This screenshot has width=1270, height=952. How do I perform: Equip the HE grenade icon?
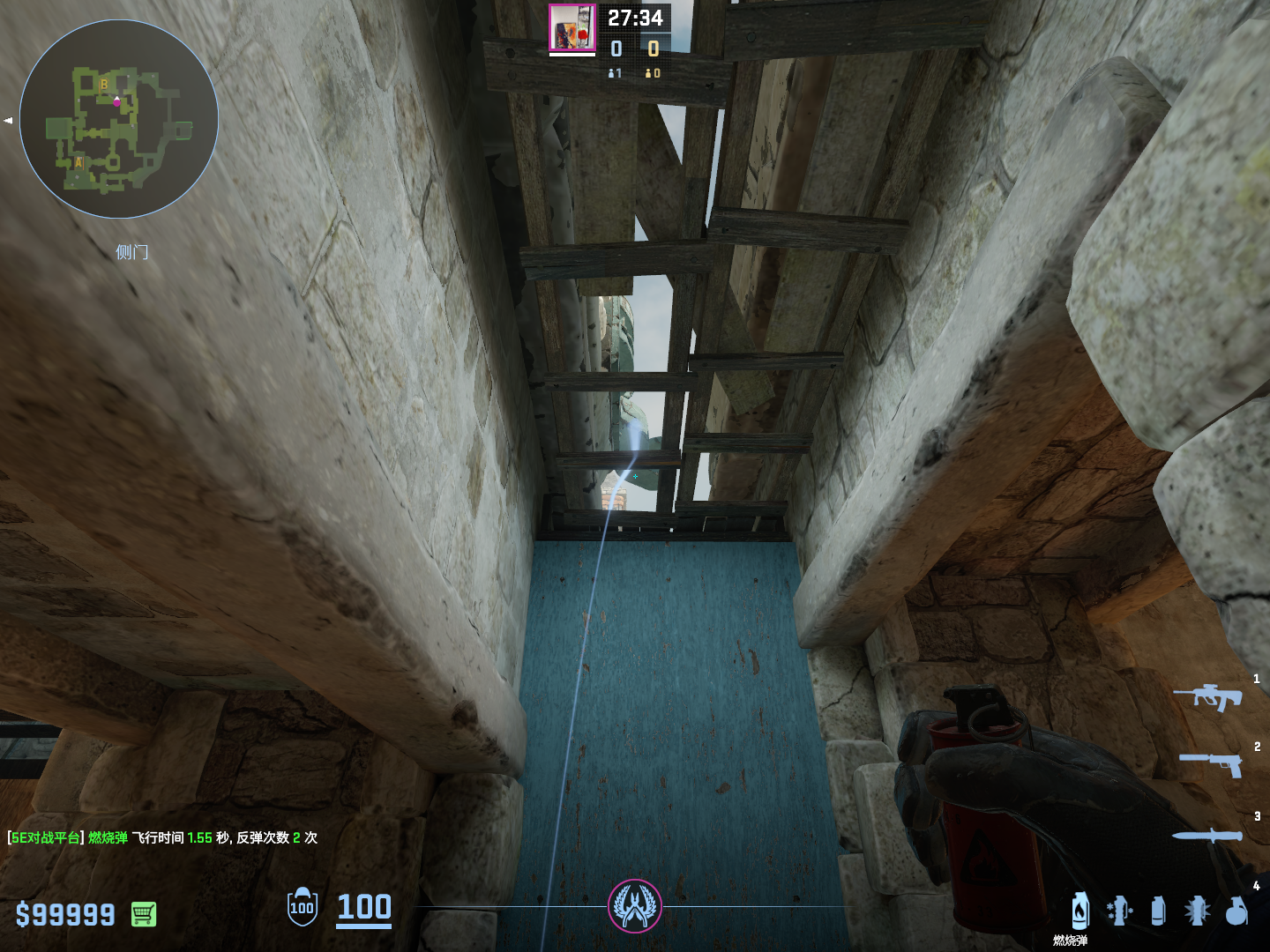pos(1236,911)
